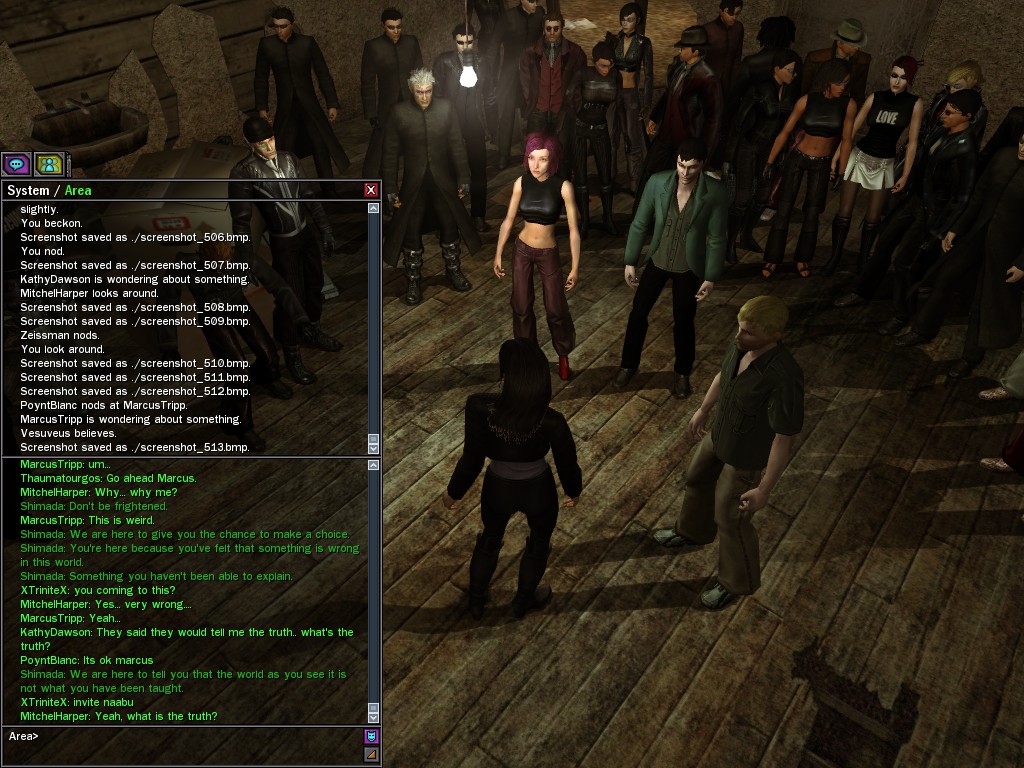Click the System log scroll-up arrow

click(374, 209)
